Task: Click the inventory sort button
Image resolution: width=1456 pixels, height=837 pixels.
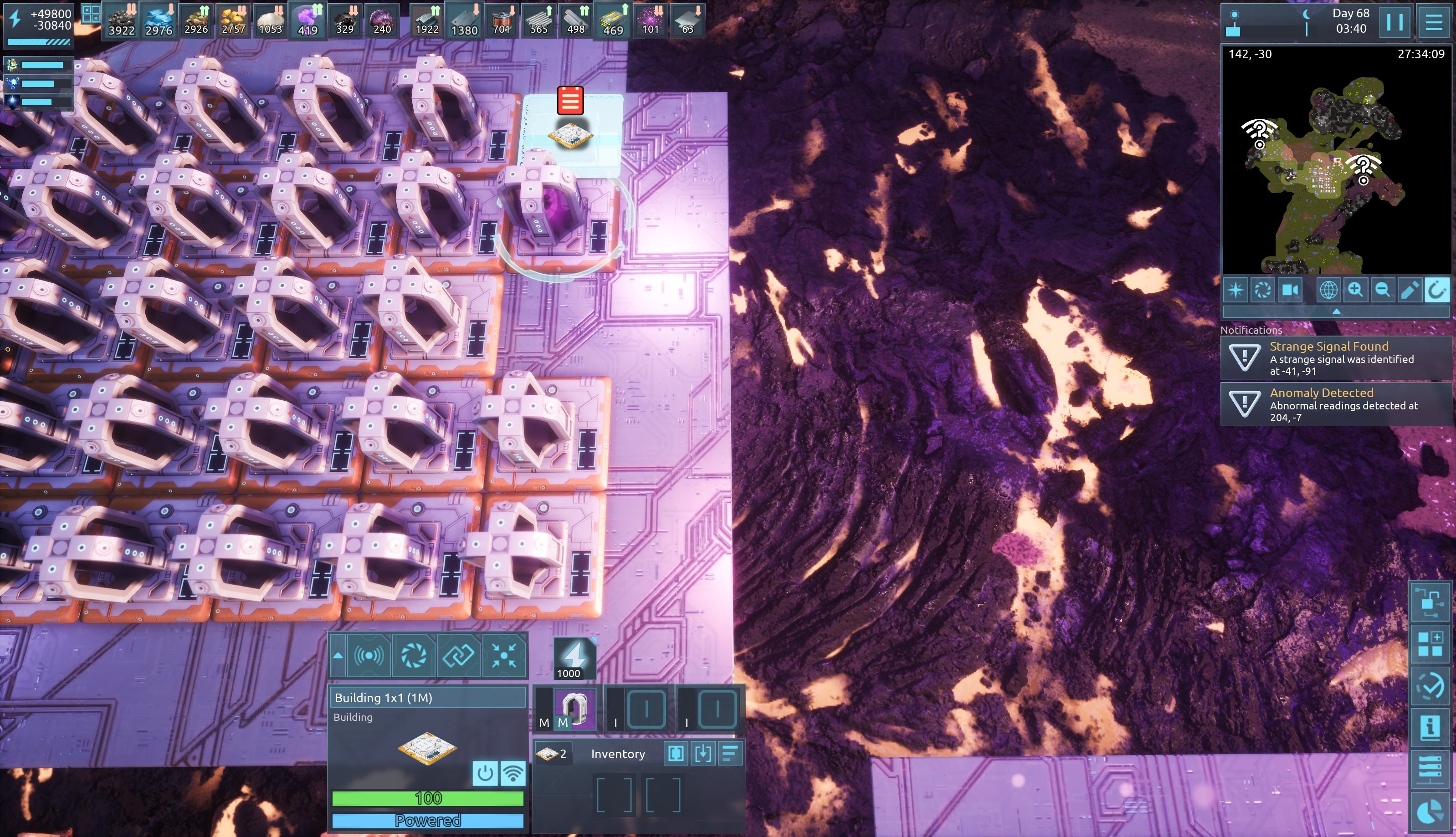Action: [x=730, y=754]
